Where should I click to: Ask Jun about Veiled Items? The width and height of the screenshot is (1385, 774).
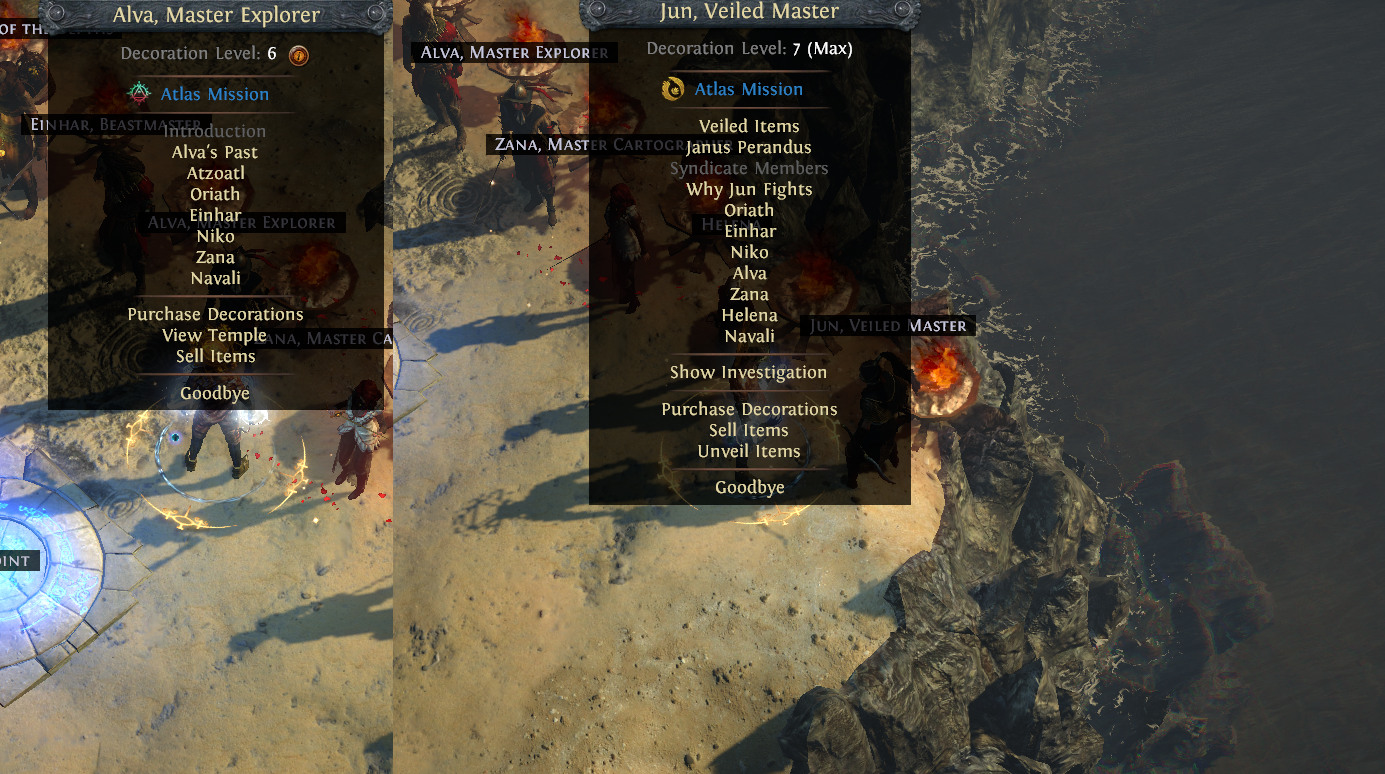[x=749, y=126]
